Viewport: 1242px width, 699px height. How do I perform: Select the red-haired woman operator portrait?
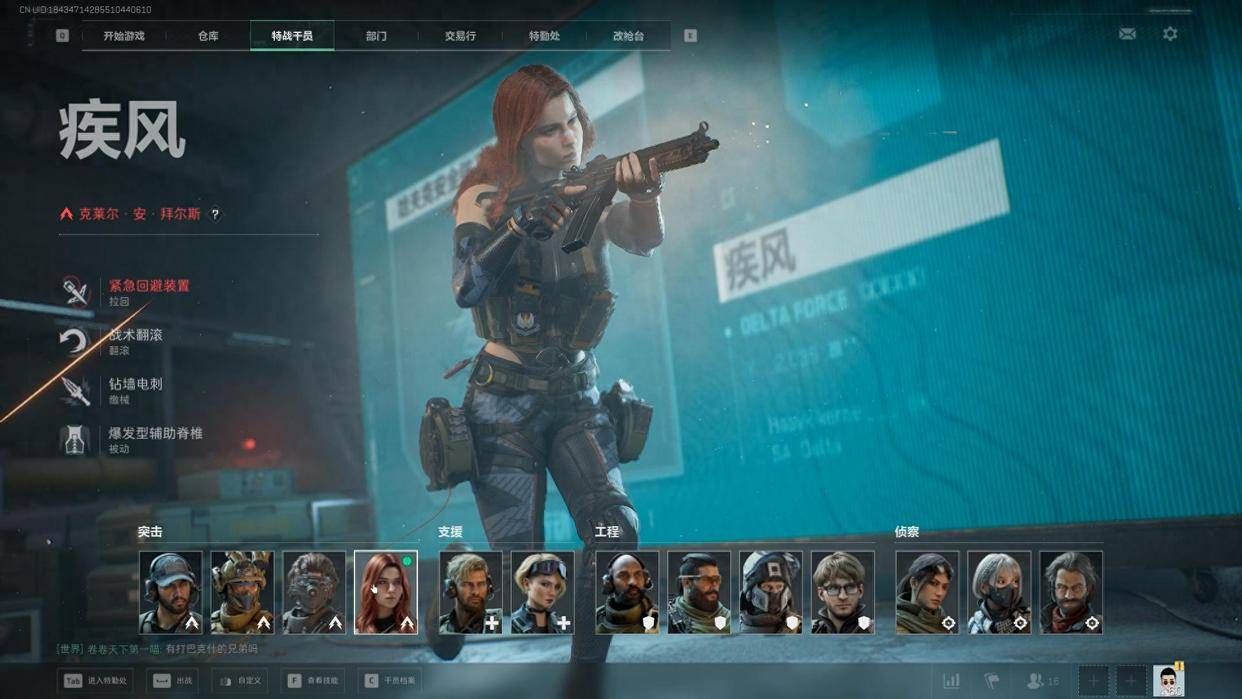386,592
